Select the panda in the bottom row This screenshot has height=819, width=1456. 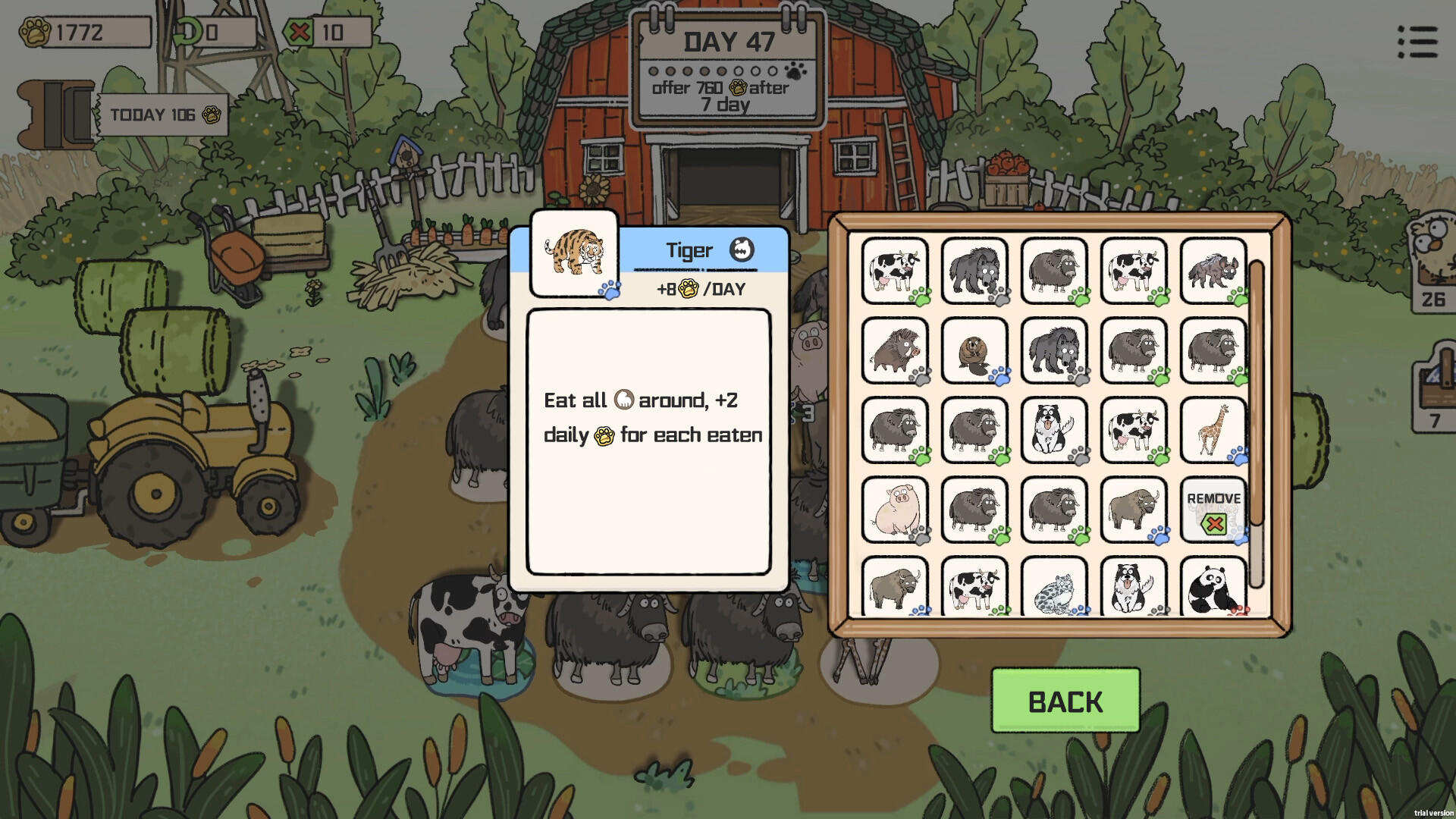[x=1213, y=588]
